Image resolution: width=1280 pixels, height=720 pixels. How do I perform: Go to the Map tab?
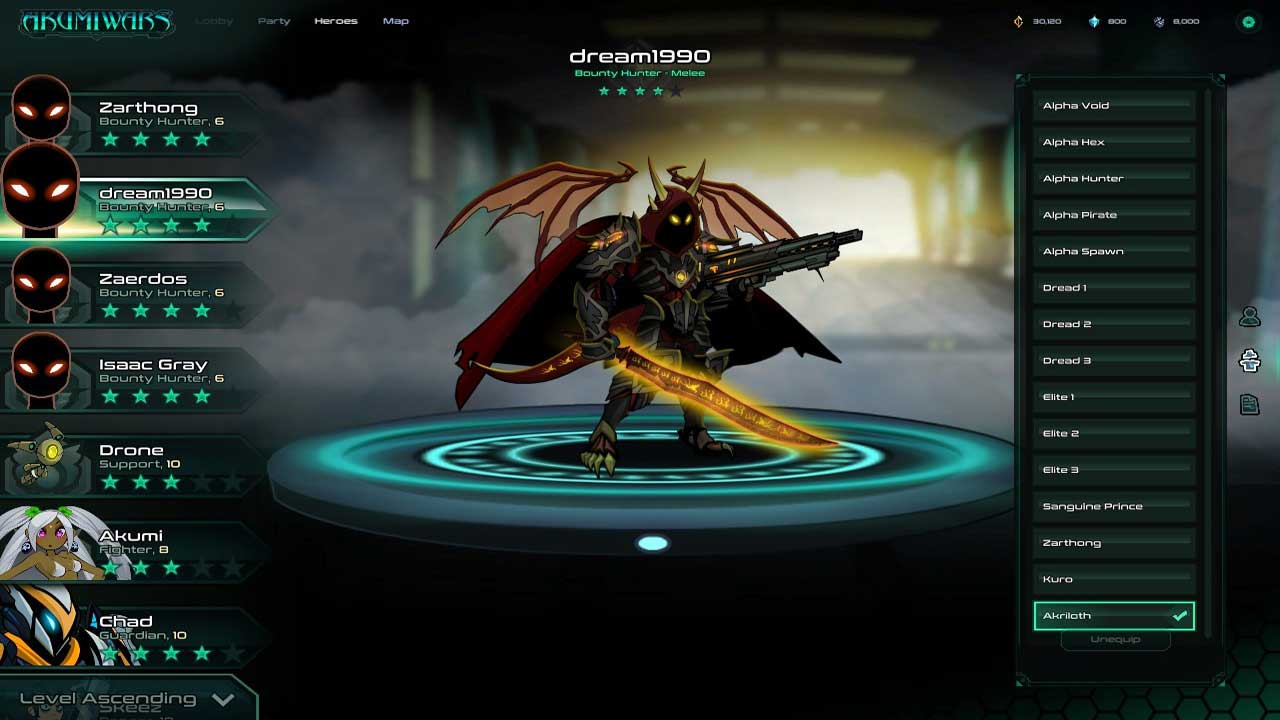click(x=396, y=21)
